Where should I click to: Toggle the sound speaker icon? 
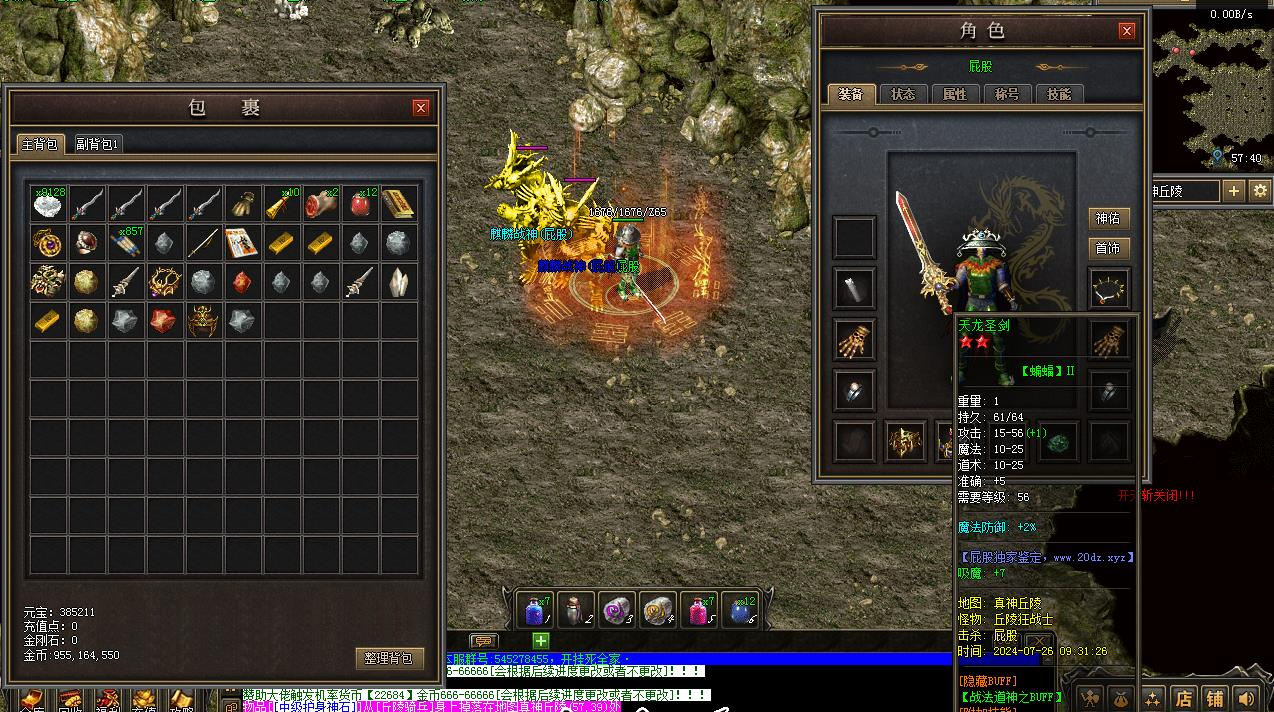click(1246, 698)
